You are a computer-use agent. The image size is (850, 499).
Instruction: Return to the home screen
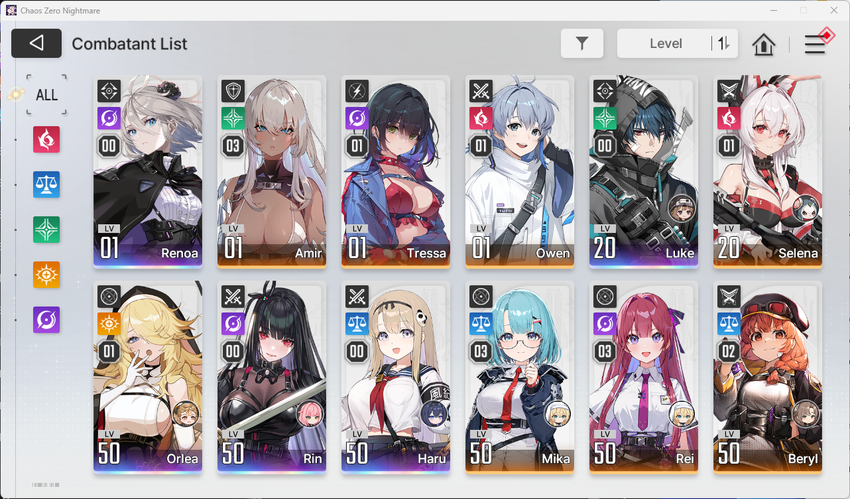click(x=764, y=44)
